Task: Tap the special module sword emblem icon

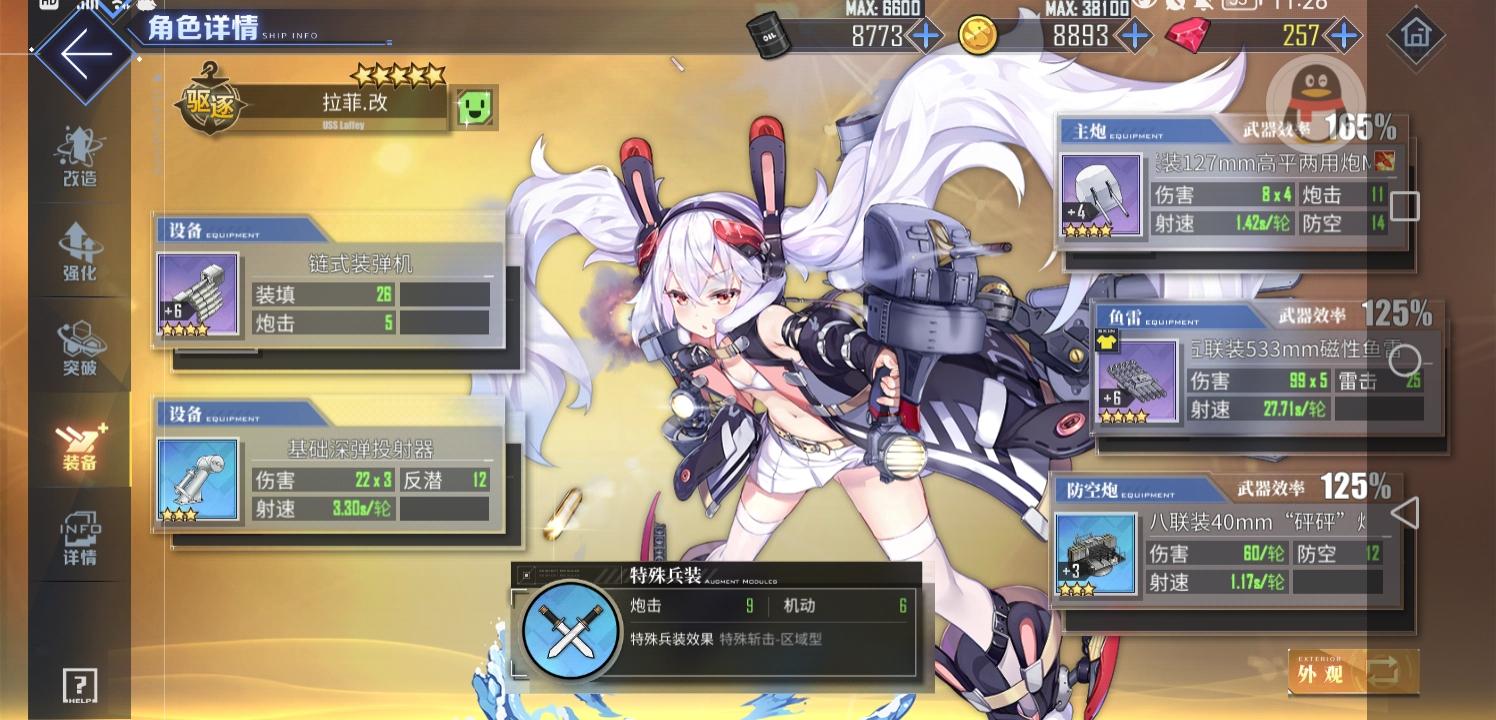Action: (570, 632)
